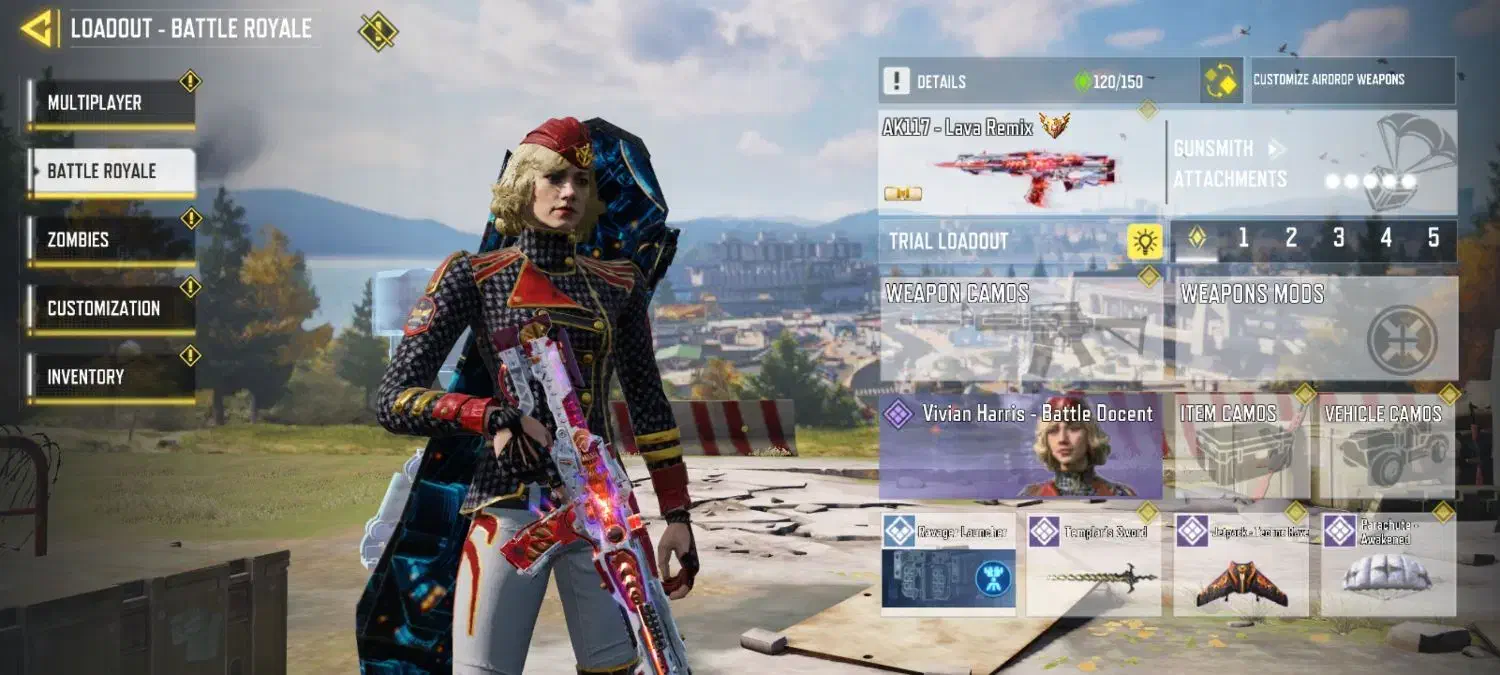Open Weapon Camos
Screen dimensions: 1500x675
1021,329
